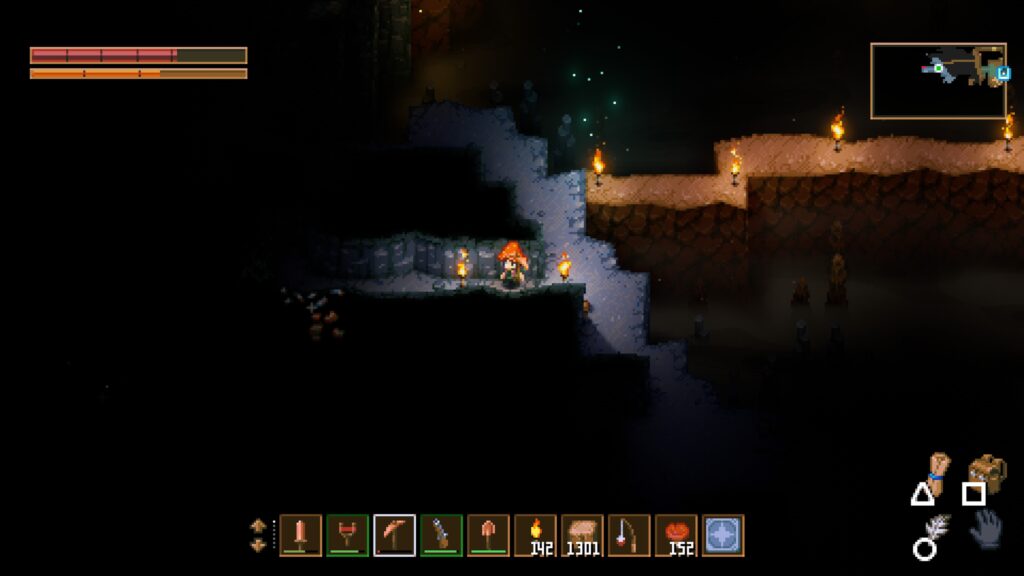Open the map scroll icon
Screen dimensions: 1024x576
pos(936,472)
